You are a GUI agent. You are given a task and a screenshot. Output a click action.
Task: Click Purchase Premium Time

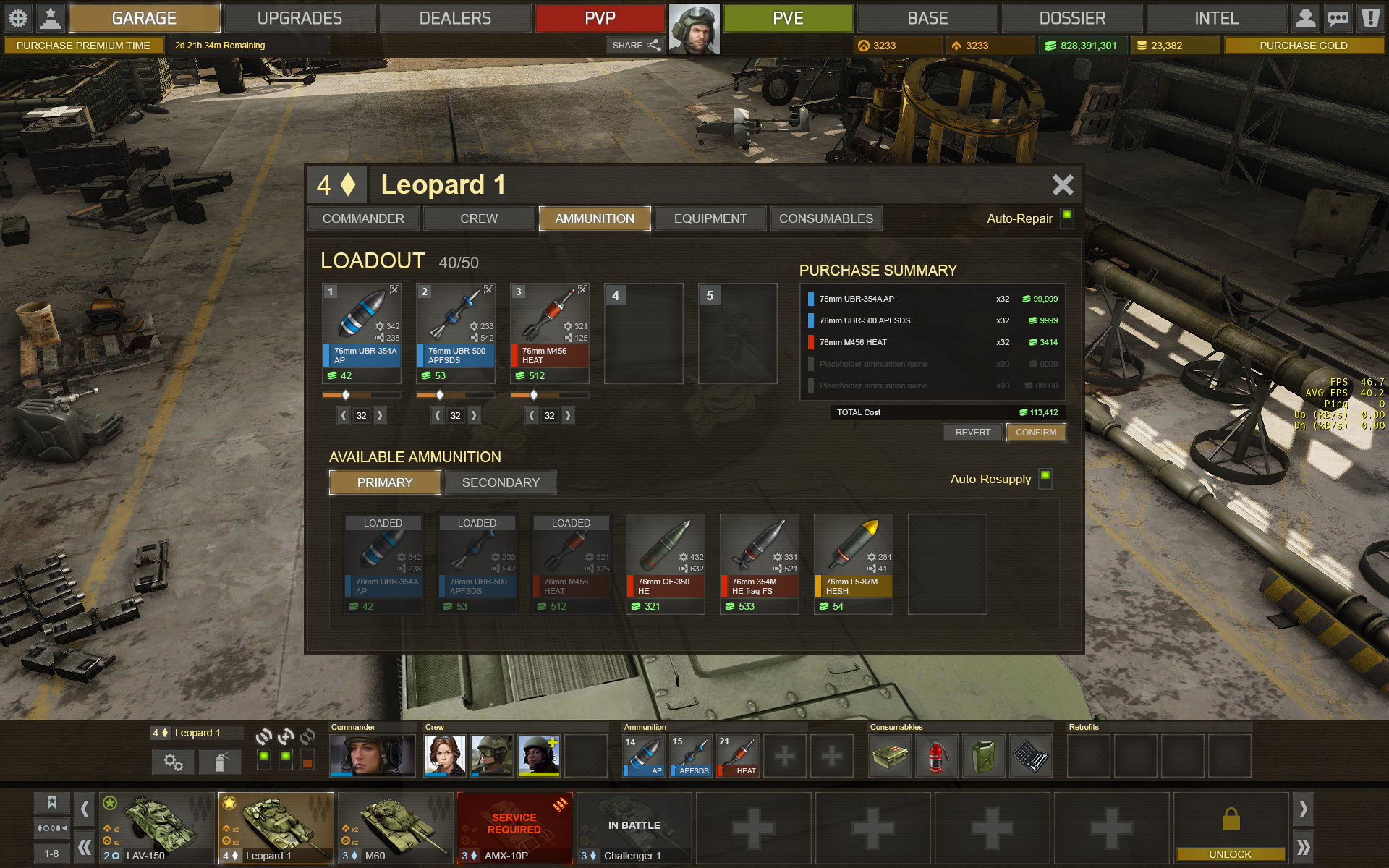tap(83, 46)
